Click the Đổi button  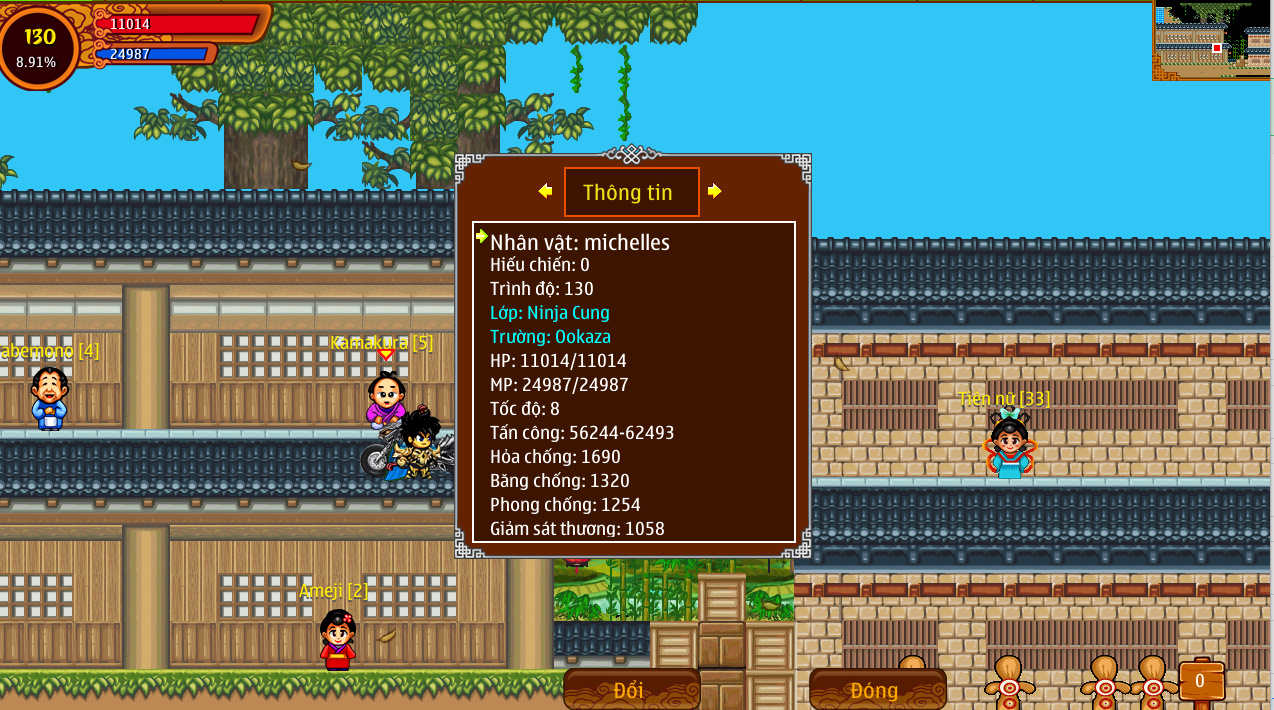pyautogui.click(x=629, y=689)
